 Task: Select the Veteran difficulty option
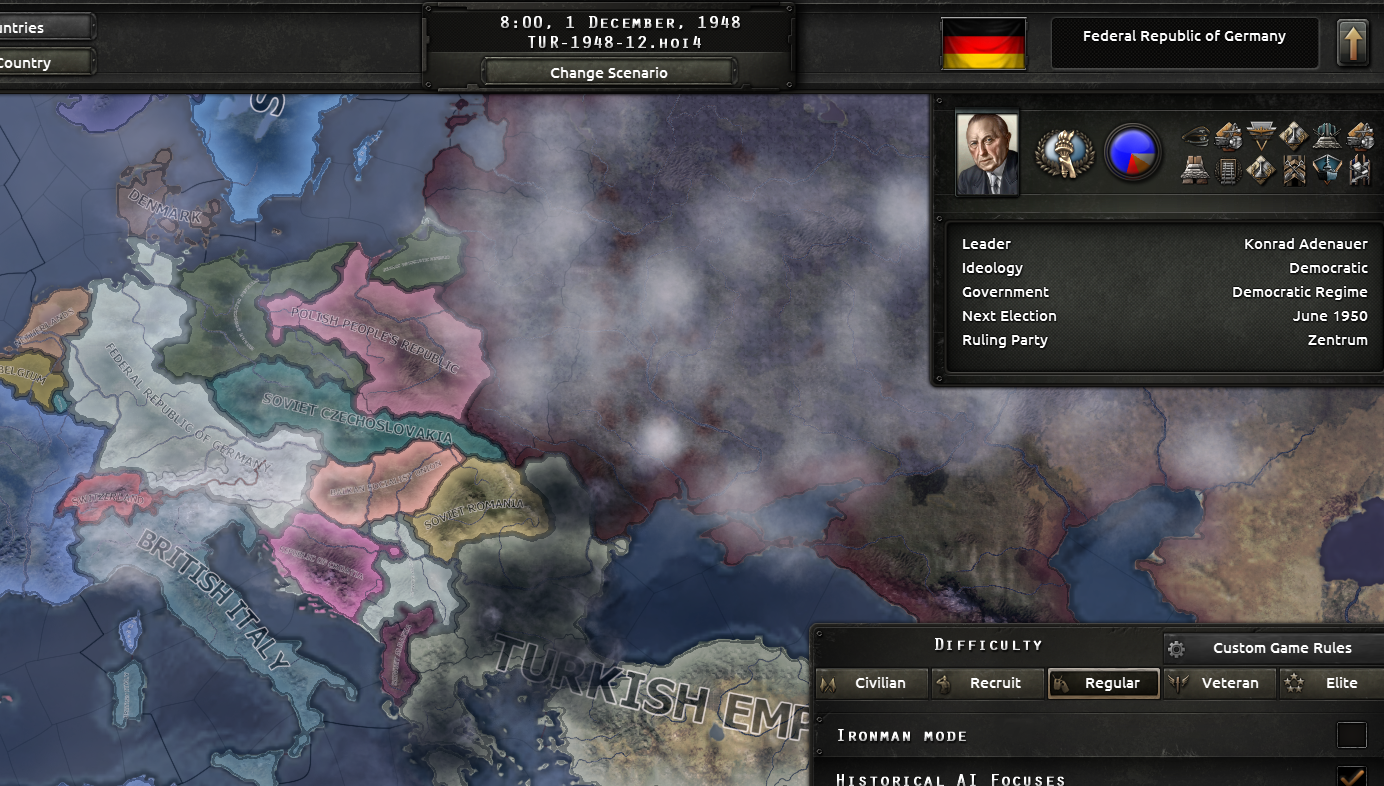[x=1220, y=683]
